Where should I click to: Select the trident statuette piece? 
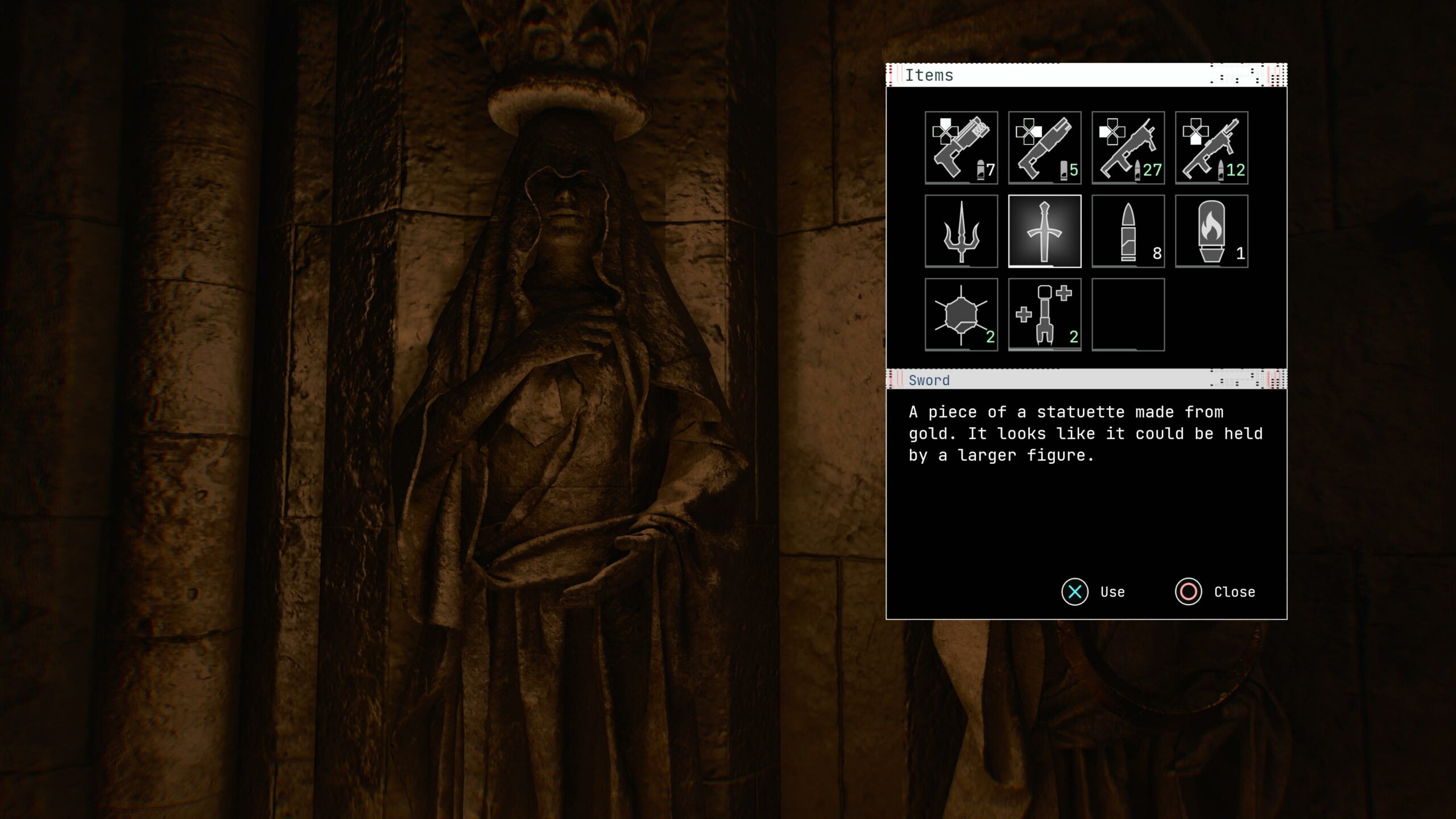point(961,231)
